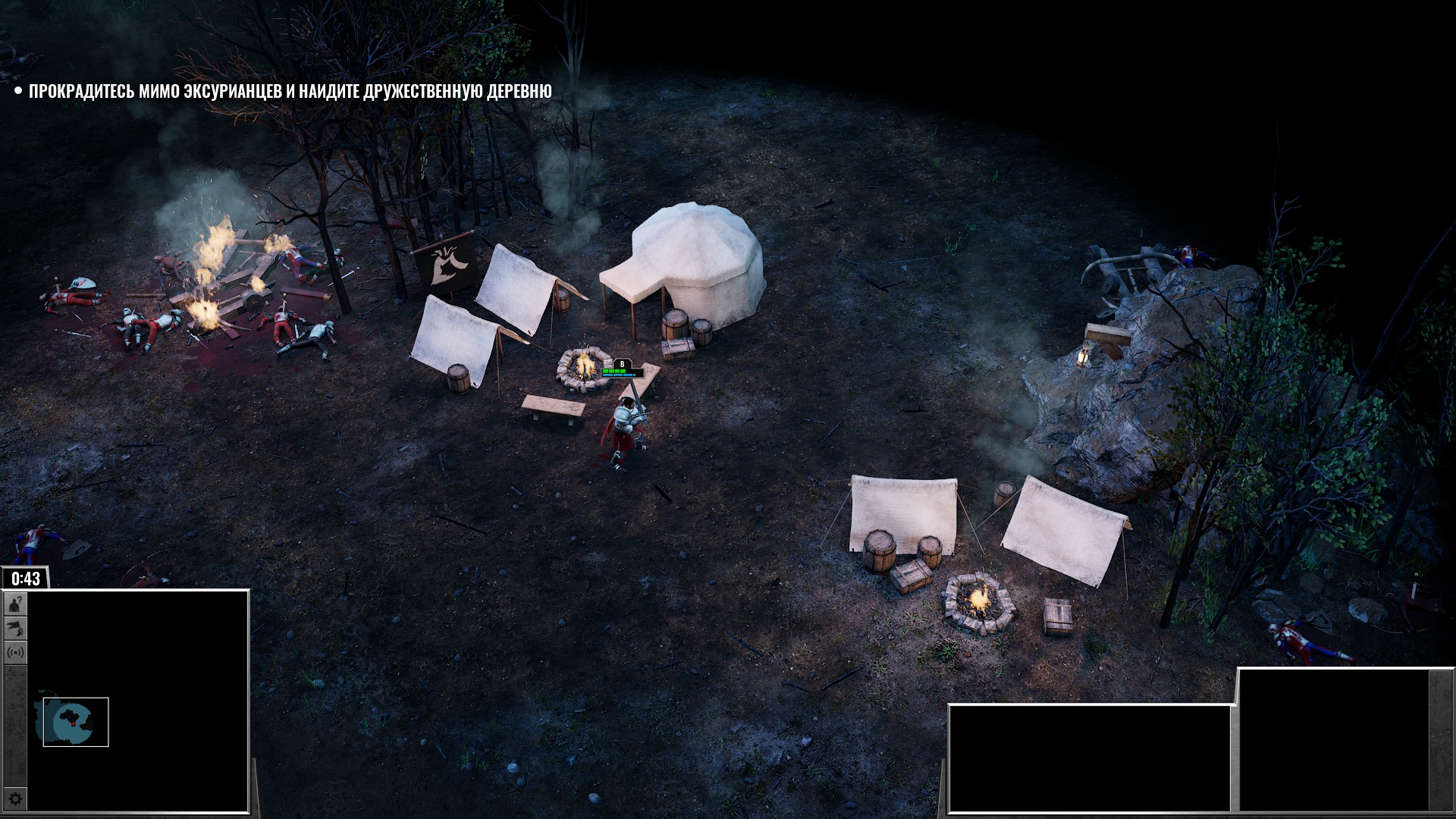Image resolution: width=1456 pixels, height=819 pixels.
Task: Open settings with the gear icon
Action: 16,799
